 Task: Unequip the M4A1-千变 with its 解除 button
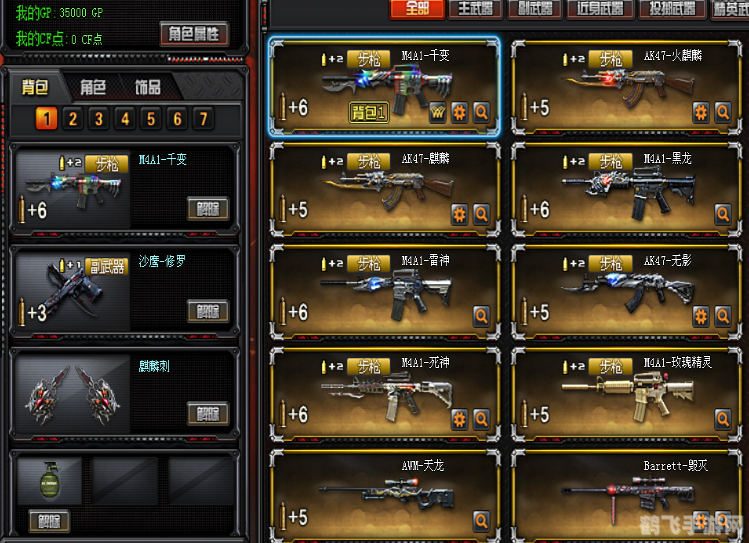[207, 209]
